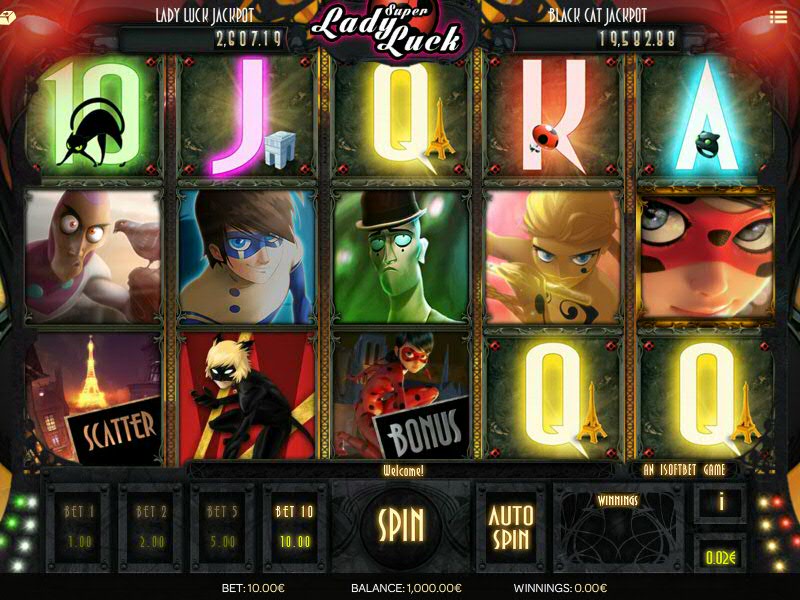
Task: Open the hamburger menu icon
Action: 778,17
